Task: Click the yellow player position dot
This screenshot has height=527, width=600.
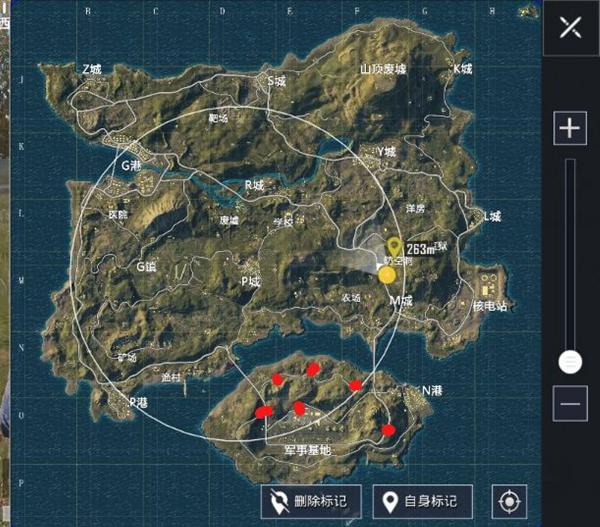Action: (x=387, y=273)
